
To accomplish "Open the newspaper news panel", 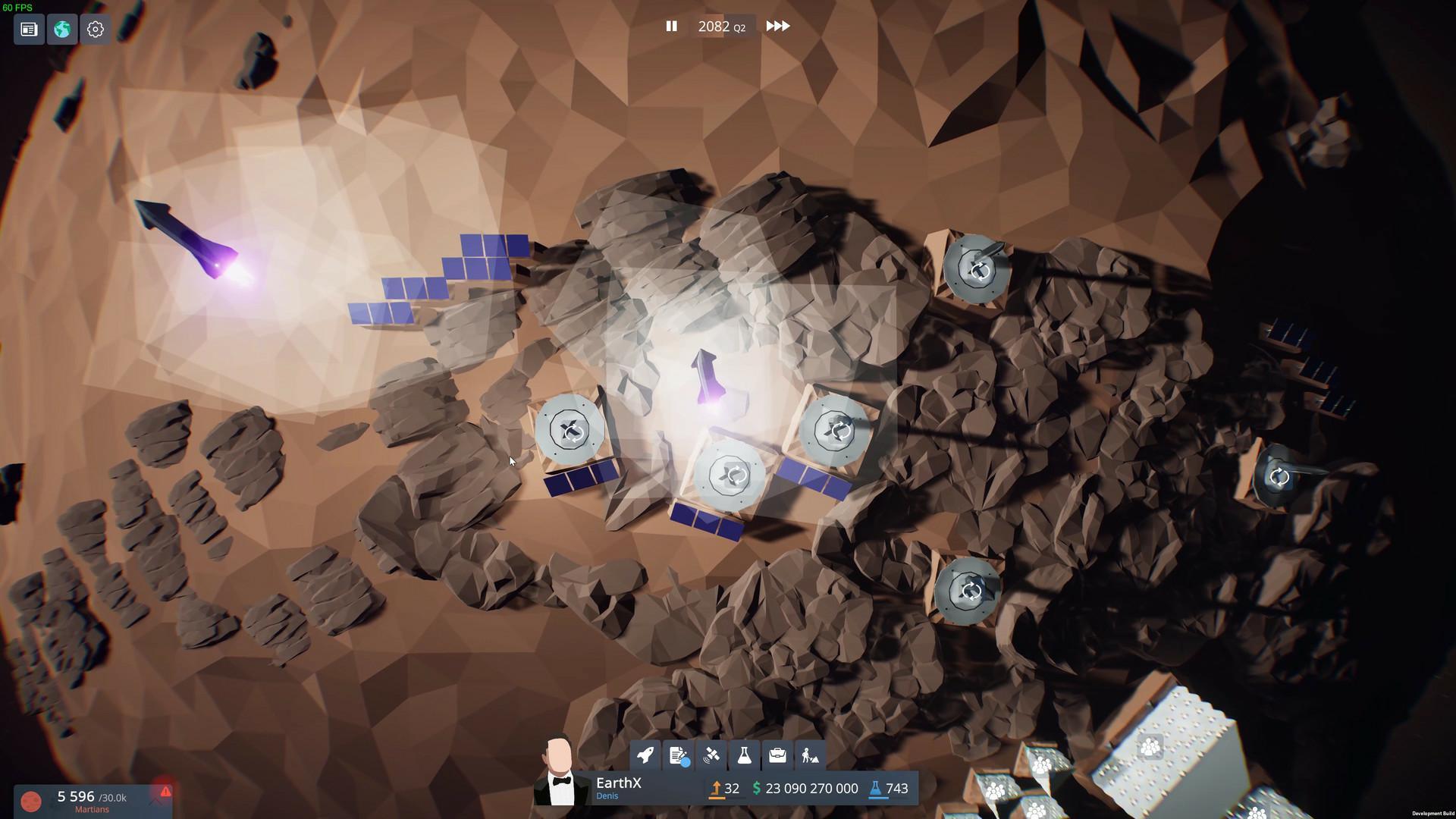I will click(29, 29).
